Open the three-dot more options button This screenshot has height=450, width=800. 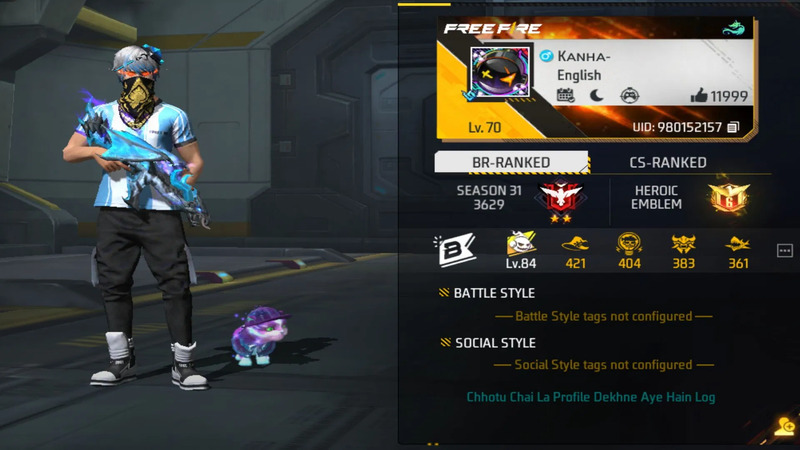[x=784, y=250]
